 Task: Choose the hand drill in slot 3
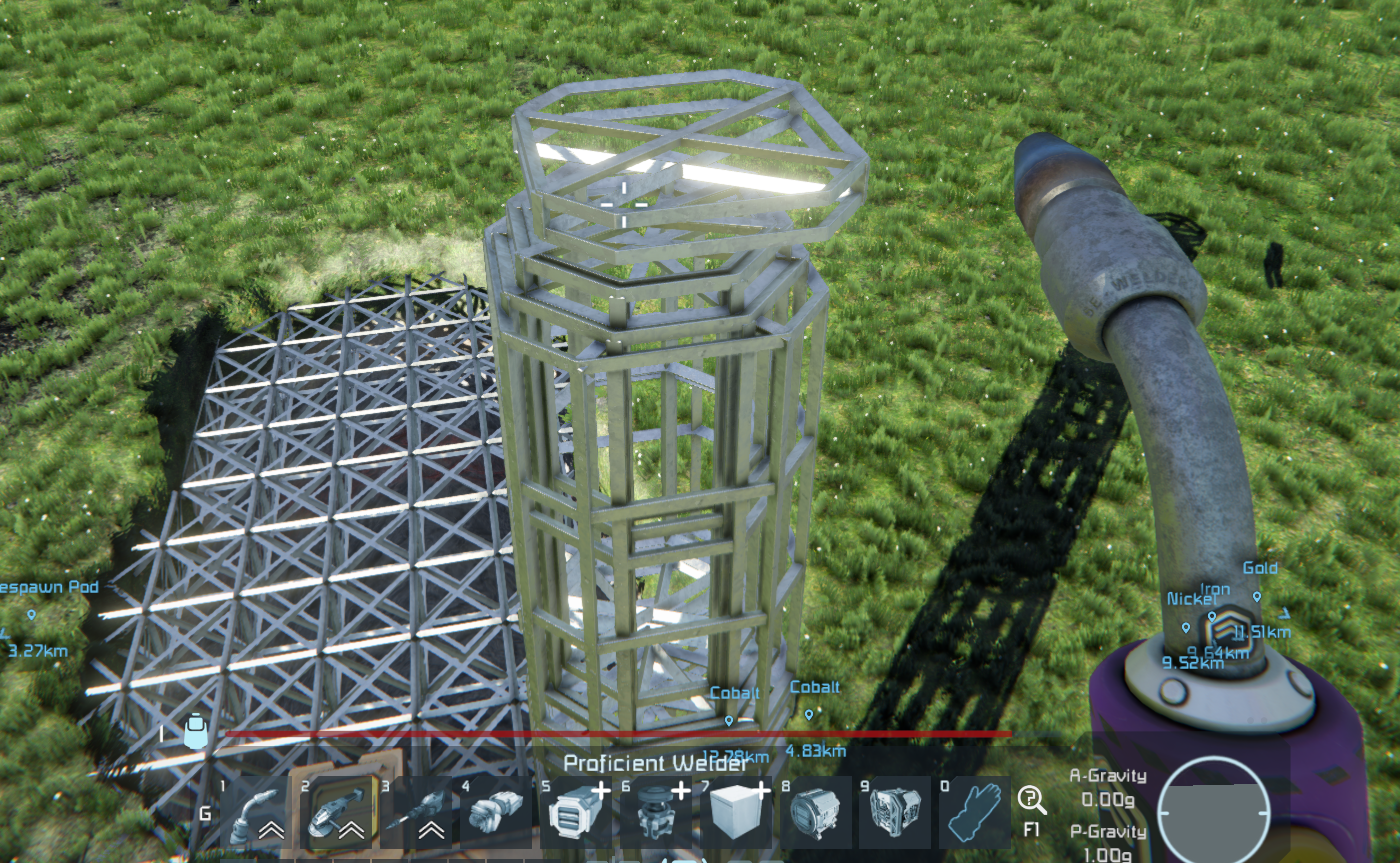point(421,812)
